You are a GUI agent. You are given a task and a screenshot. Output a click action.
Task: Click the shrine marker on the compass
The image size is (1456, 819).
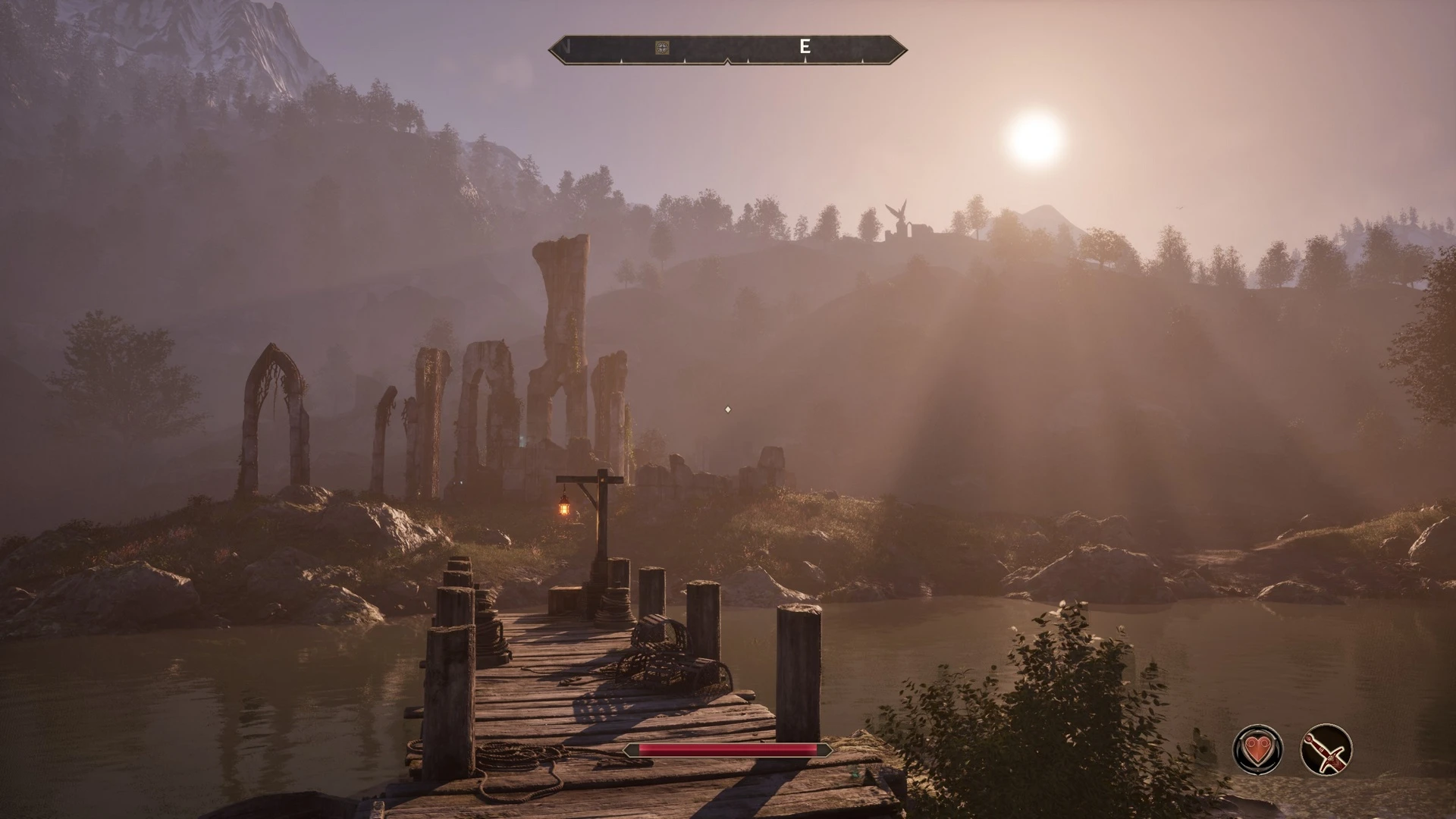(x=663, y=47)
